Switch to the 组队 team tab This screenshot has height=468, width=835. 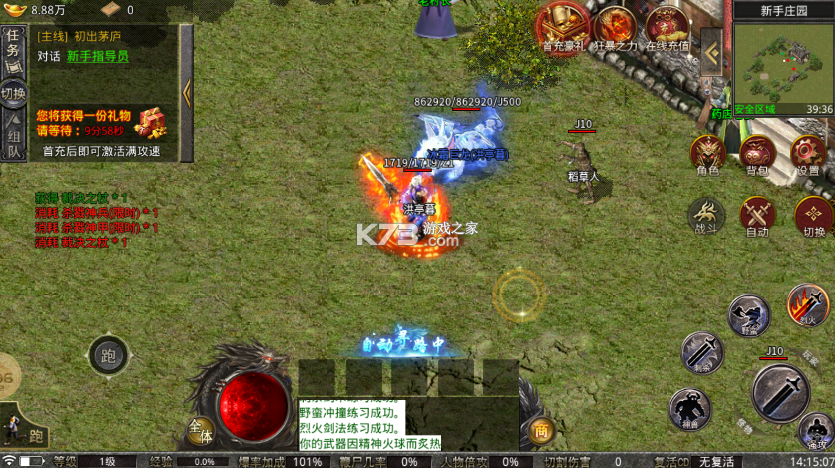click(x=14, y=141)
